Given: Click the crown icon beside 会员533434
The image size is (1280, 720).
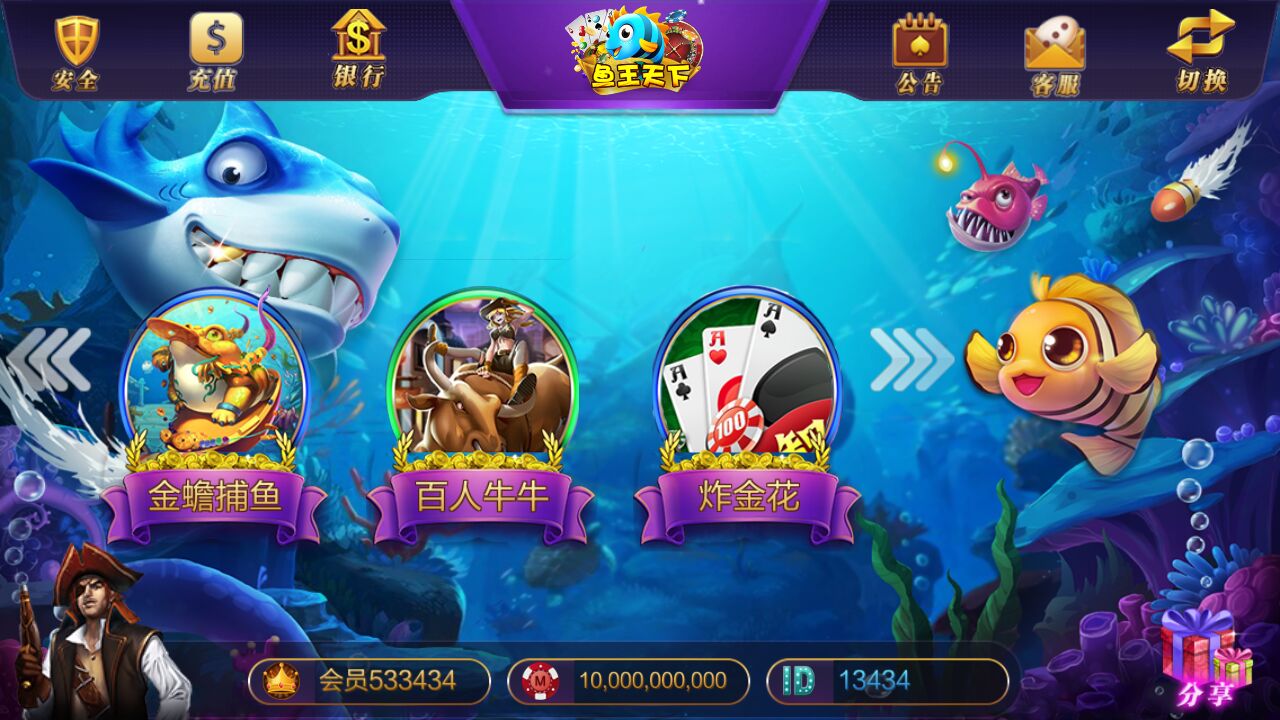Looking at the screenshot, I should tap(282, 683).
